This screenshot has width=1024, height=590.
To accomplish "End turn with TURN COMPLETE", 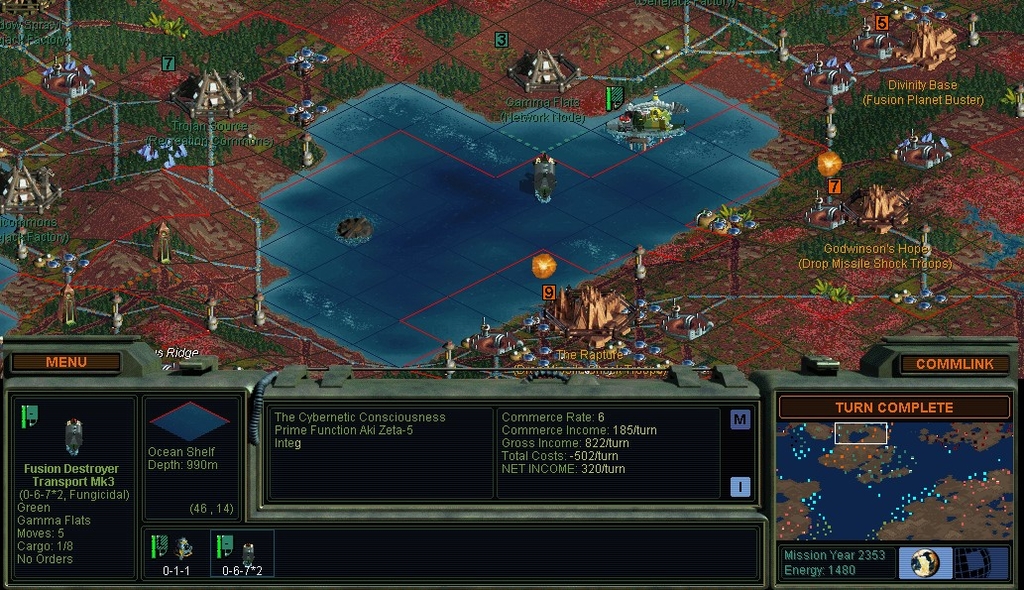I will (x=894, y=407).
